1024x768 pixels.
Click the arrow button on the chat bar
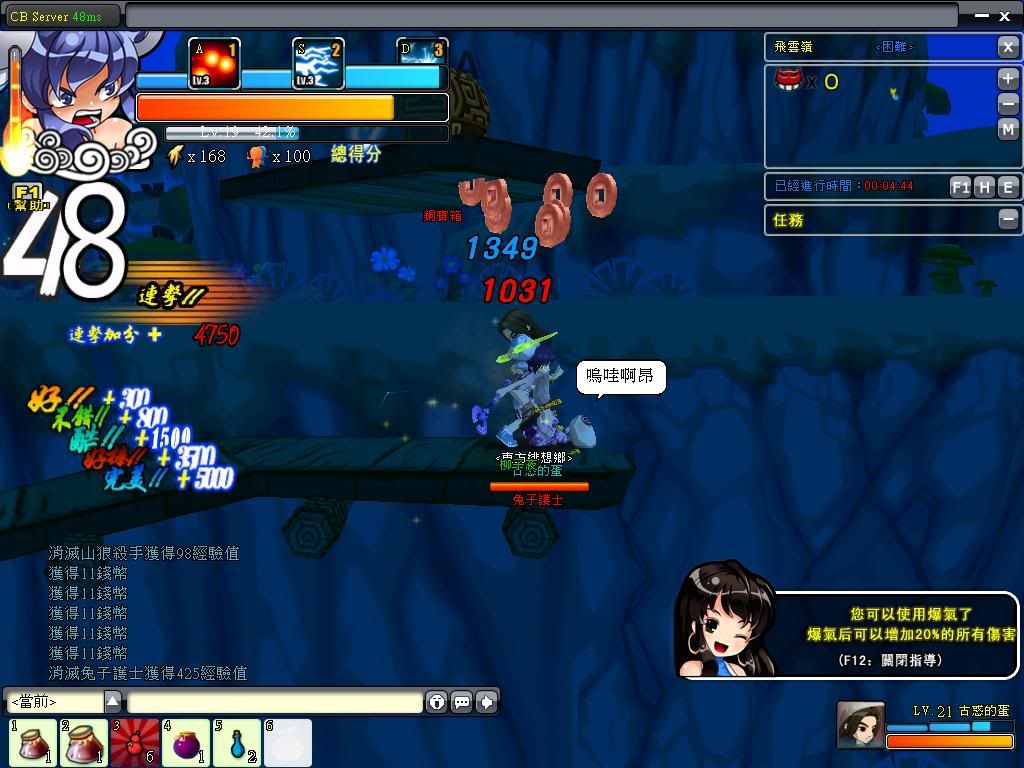coord(487,702)
